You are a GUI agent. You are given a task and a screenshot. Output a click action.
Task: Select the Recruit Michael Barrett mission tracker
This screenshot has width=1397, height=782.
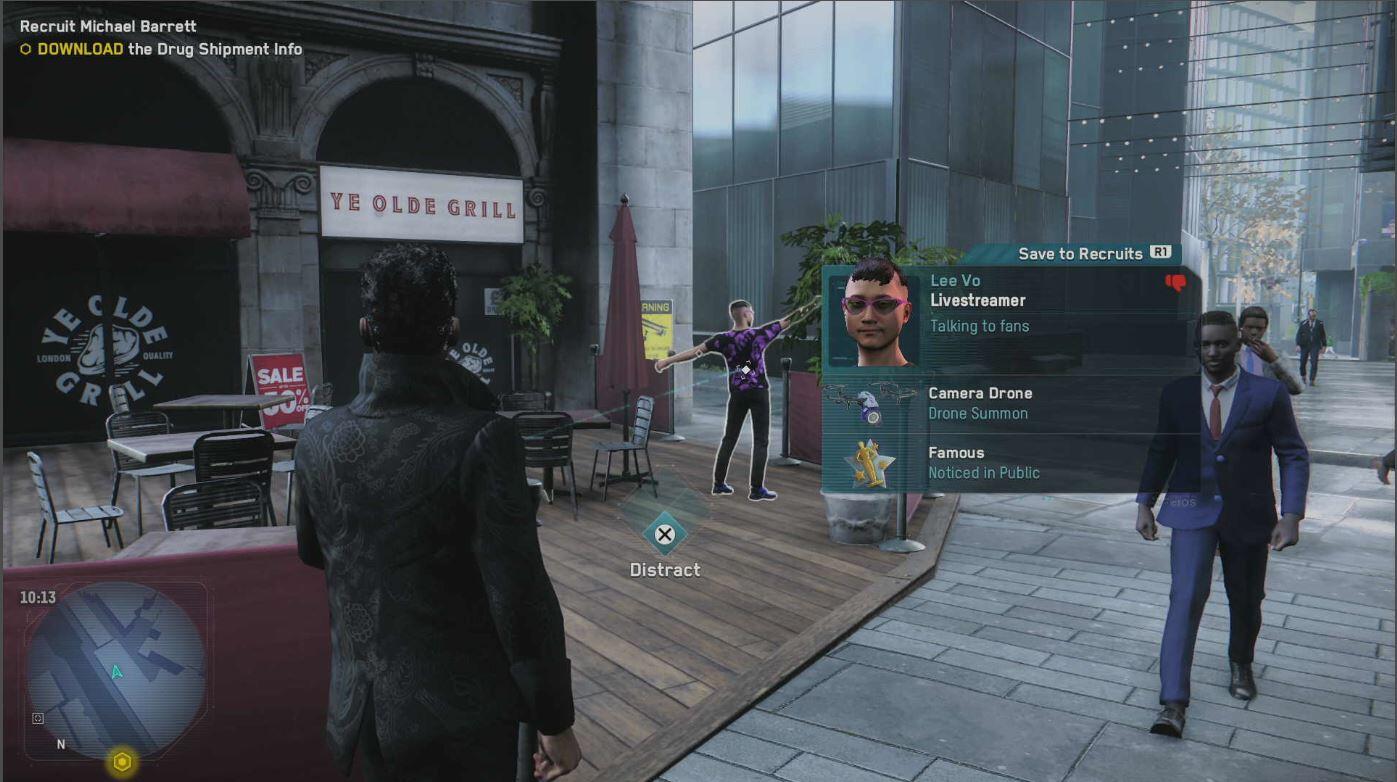point(108,26)
